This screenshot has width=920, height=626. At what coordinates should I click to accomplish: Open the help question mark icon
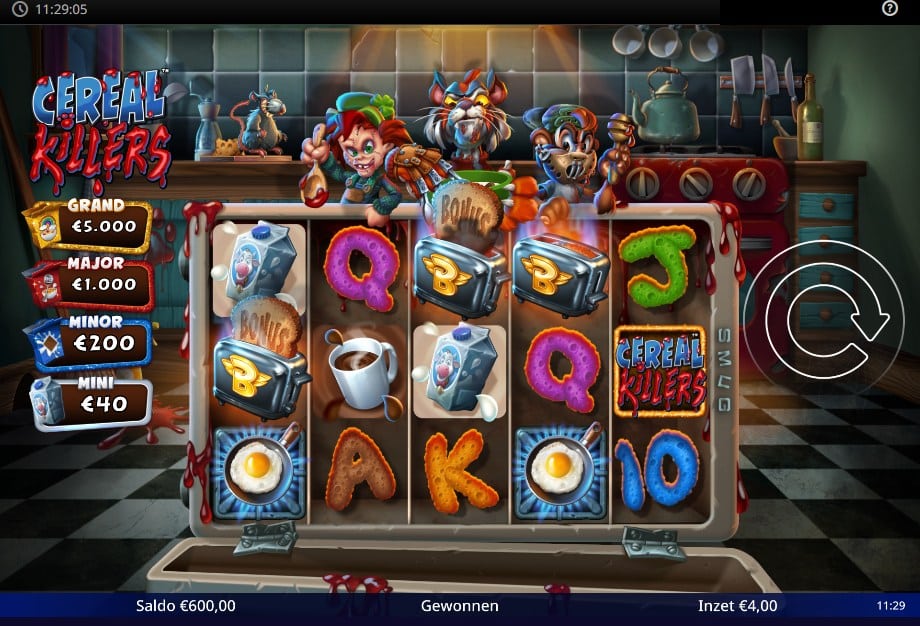coord(890,9)
